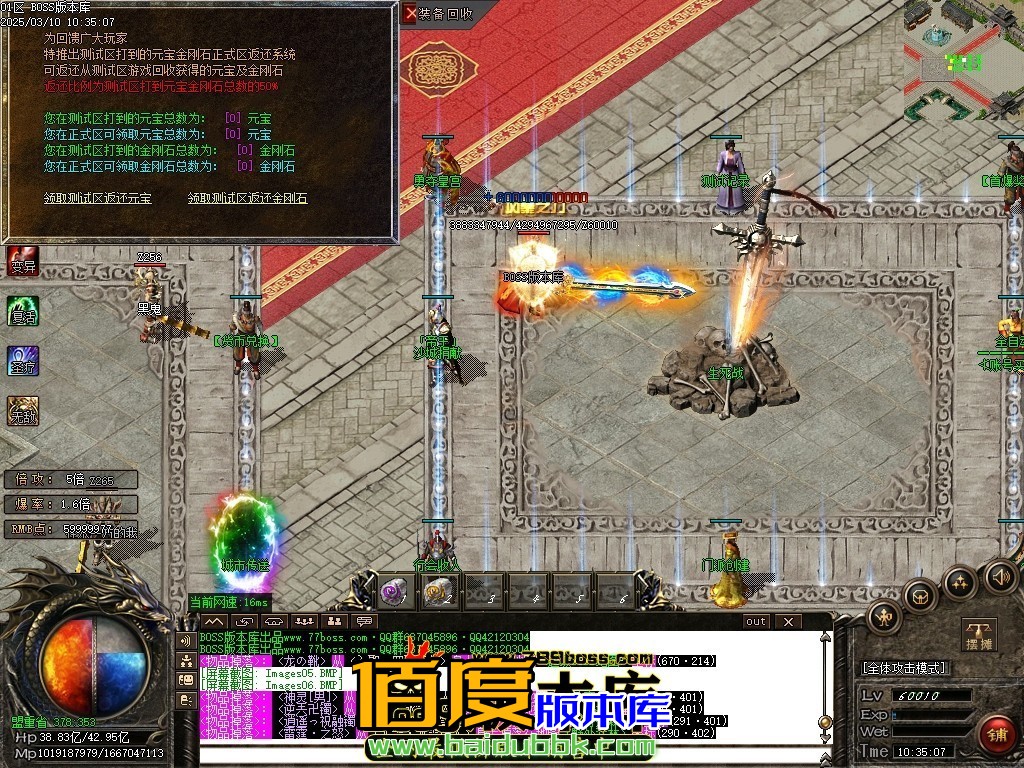
Task: Open the red 铺 shop button
Action: click(x=997, y=735)
